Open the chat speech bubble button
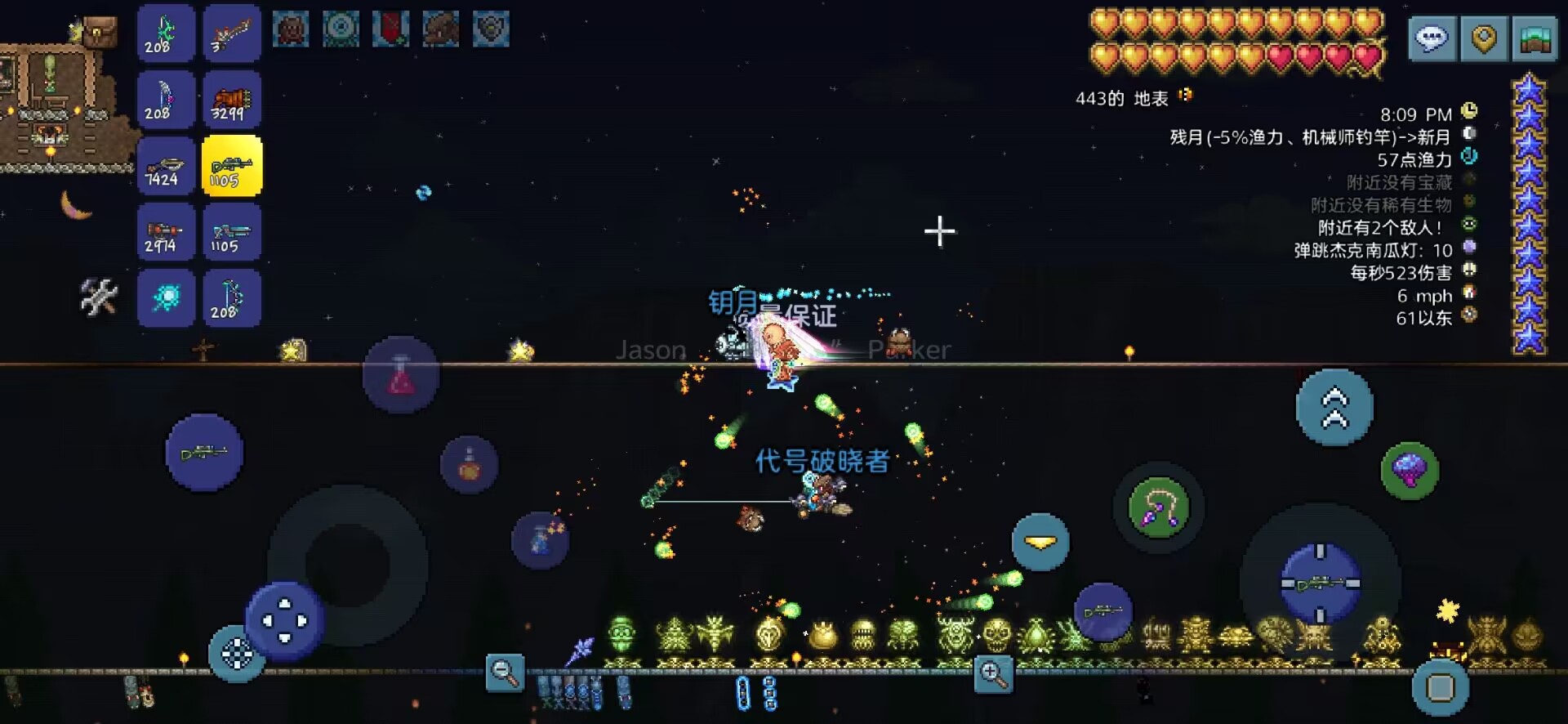1568x724 pixels. [x=1432, y=38]
